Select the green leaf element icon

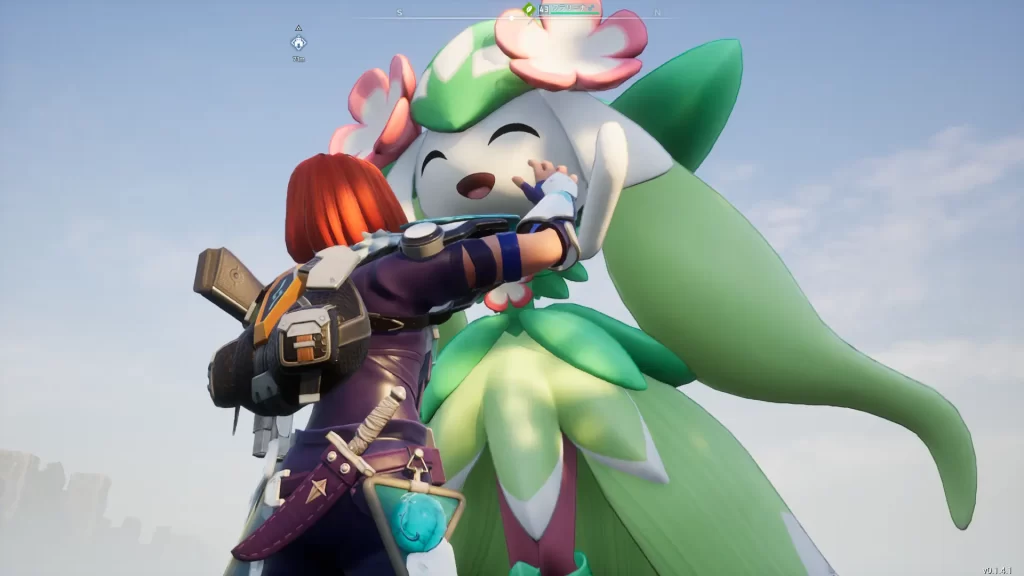(x=529, y=9)
